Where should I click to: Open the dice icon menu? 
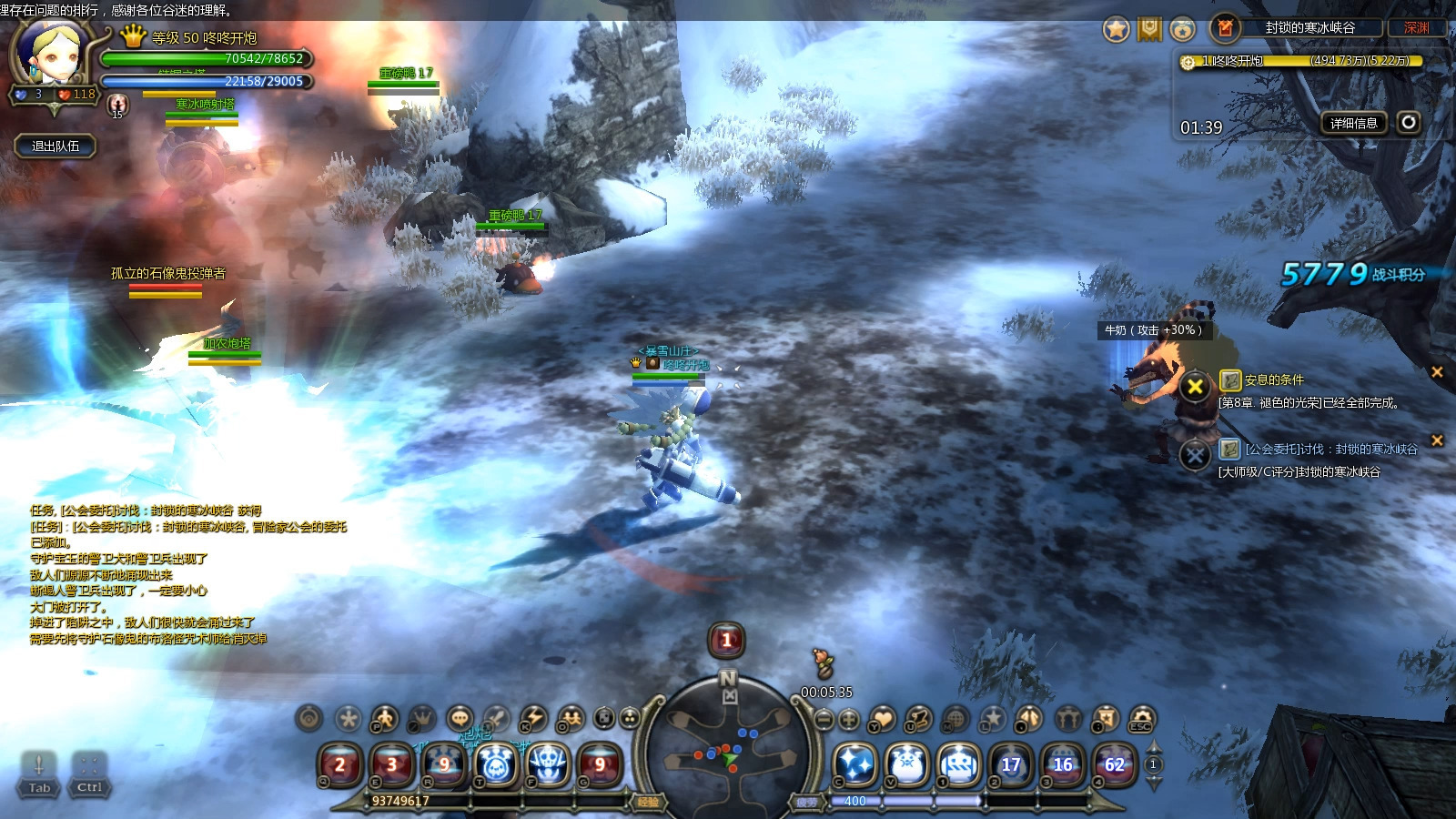tap(604, 719)
